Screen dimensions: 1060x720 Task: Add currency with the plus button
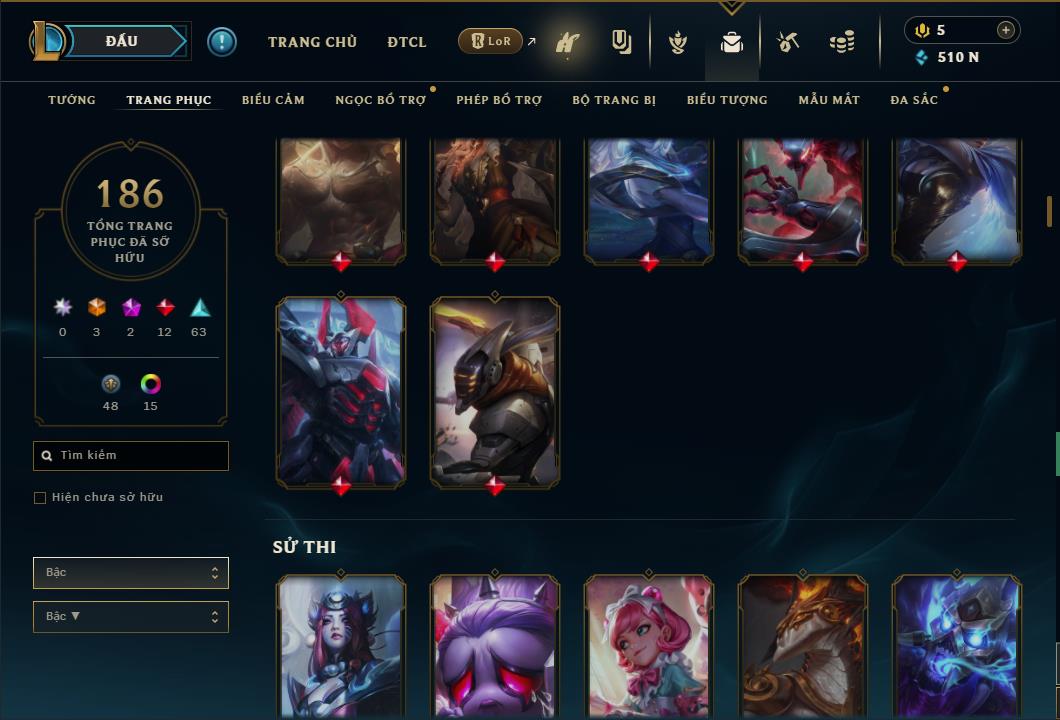point(1005,30)
